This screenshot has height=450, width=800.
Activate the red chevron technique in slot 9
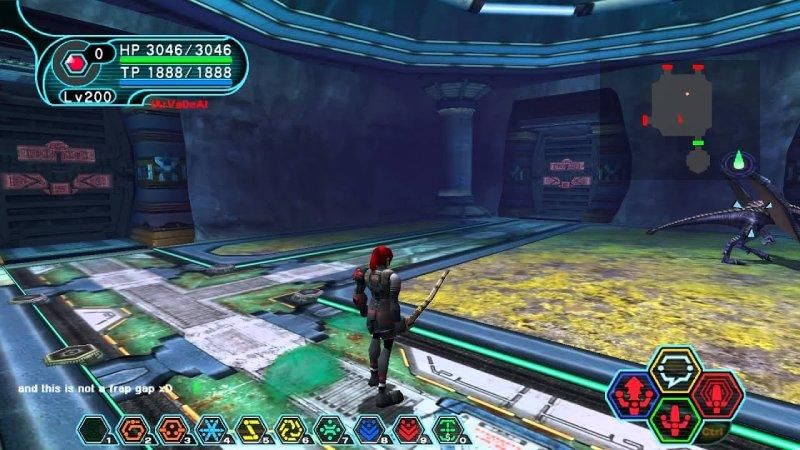click(x=407, y=429)
